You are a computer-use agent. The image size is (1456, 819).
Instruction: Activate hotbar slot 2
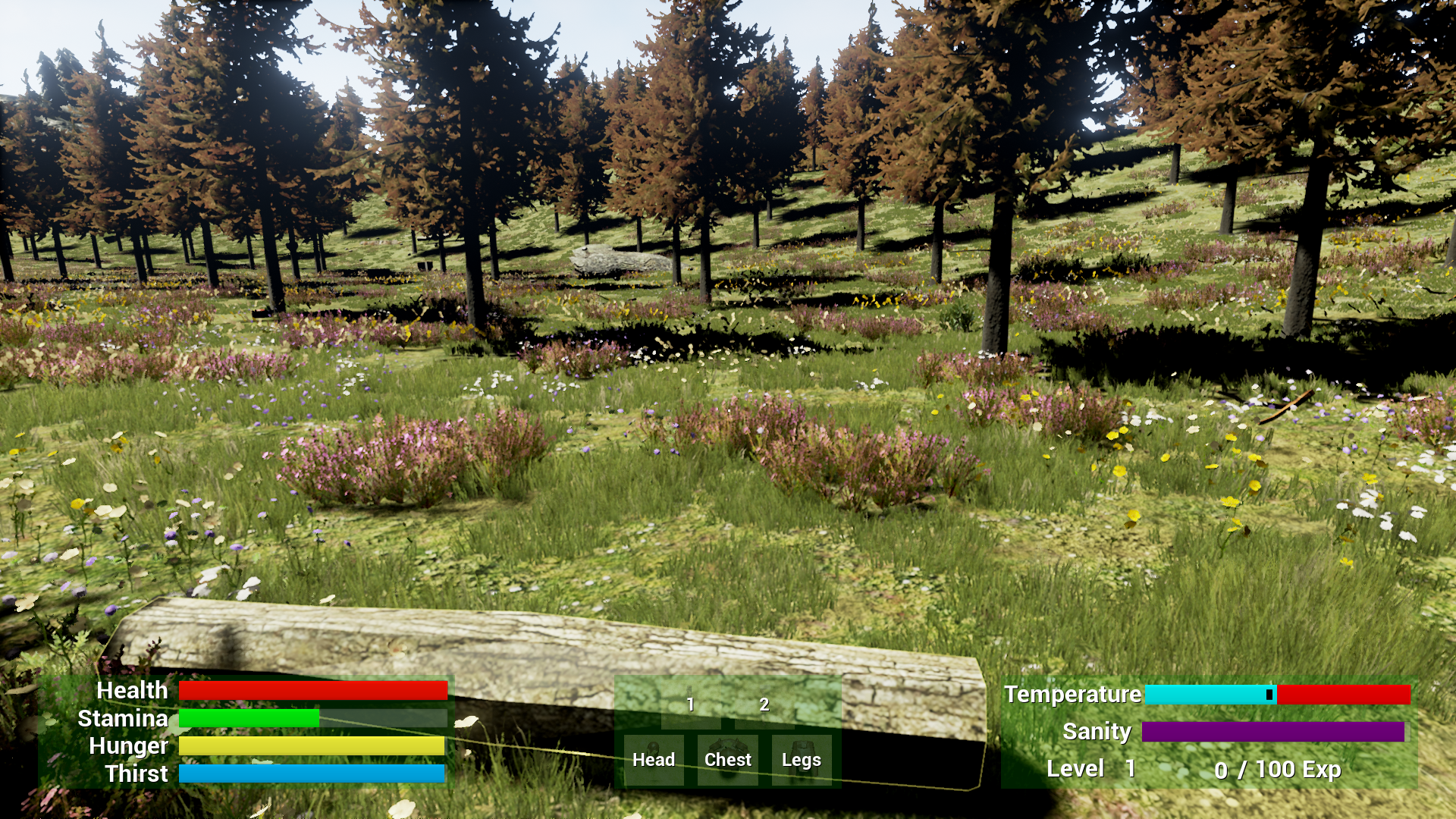[764, 705]
